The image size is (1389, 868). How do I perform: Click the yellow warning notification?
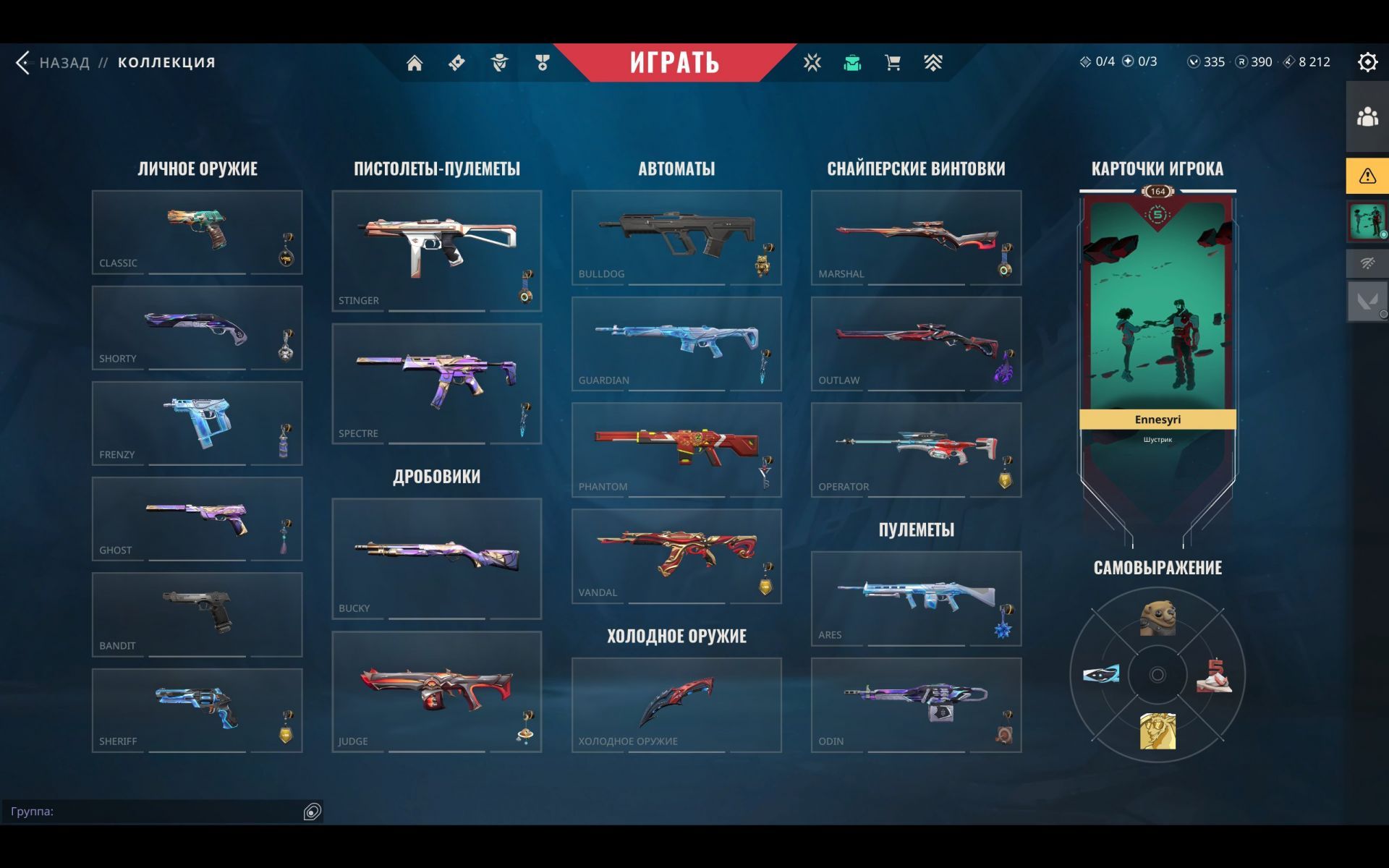[x=1367, y=176]
